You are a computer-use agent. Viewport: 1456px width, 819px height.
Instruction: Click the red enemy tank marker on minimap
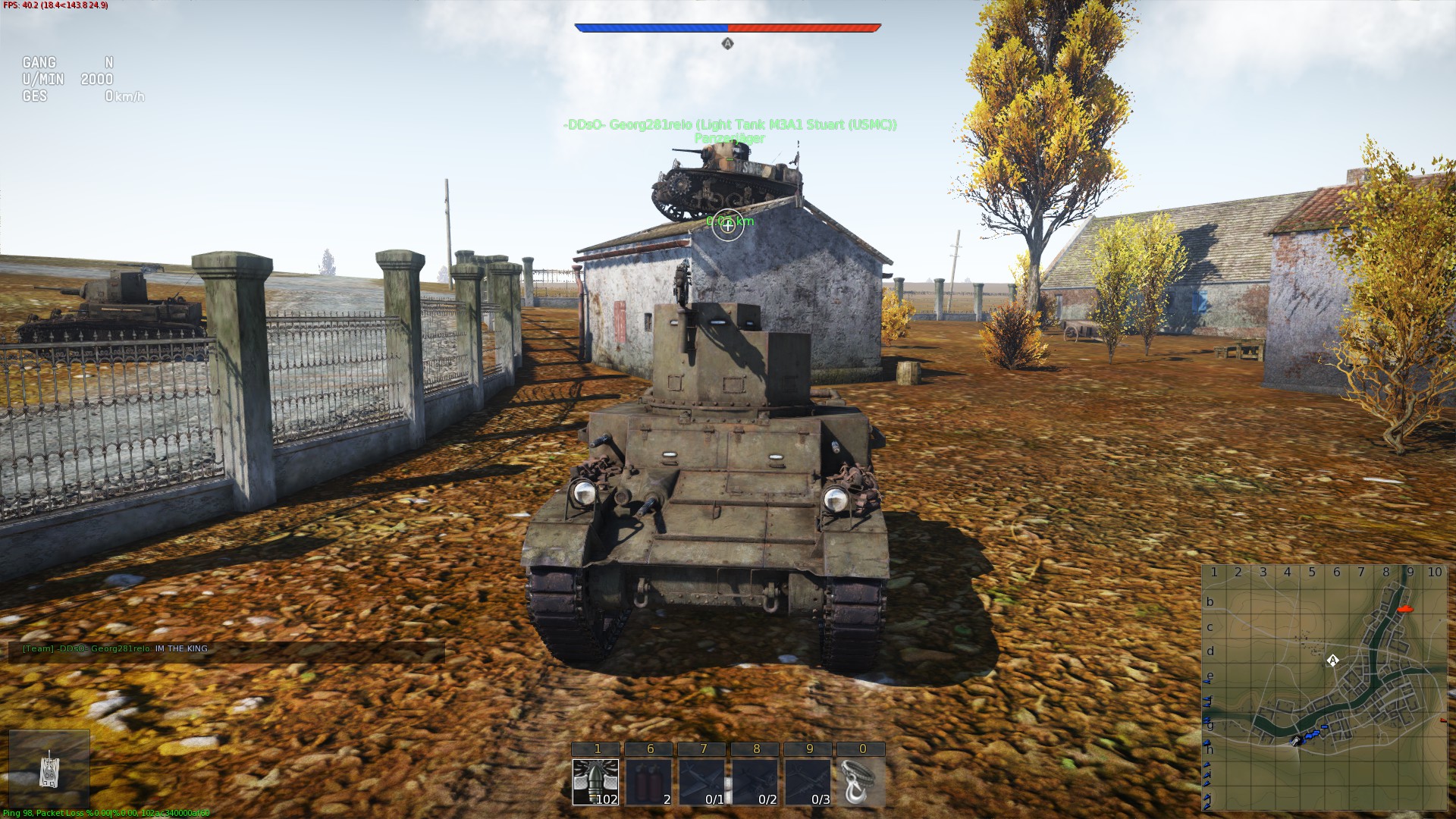[1404, 608]
